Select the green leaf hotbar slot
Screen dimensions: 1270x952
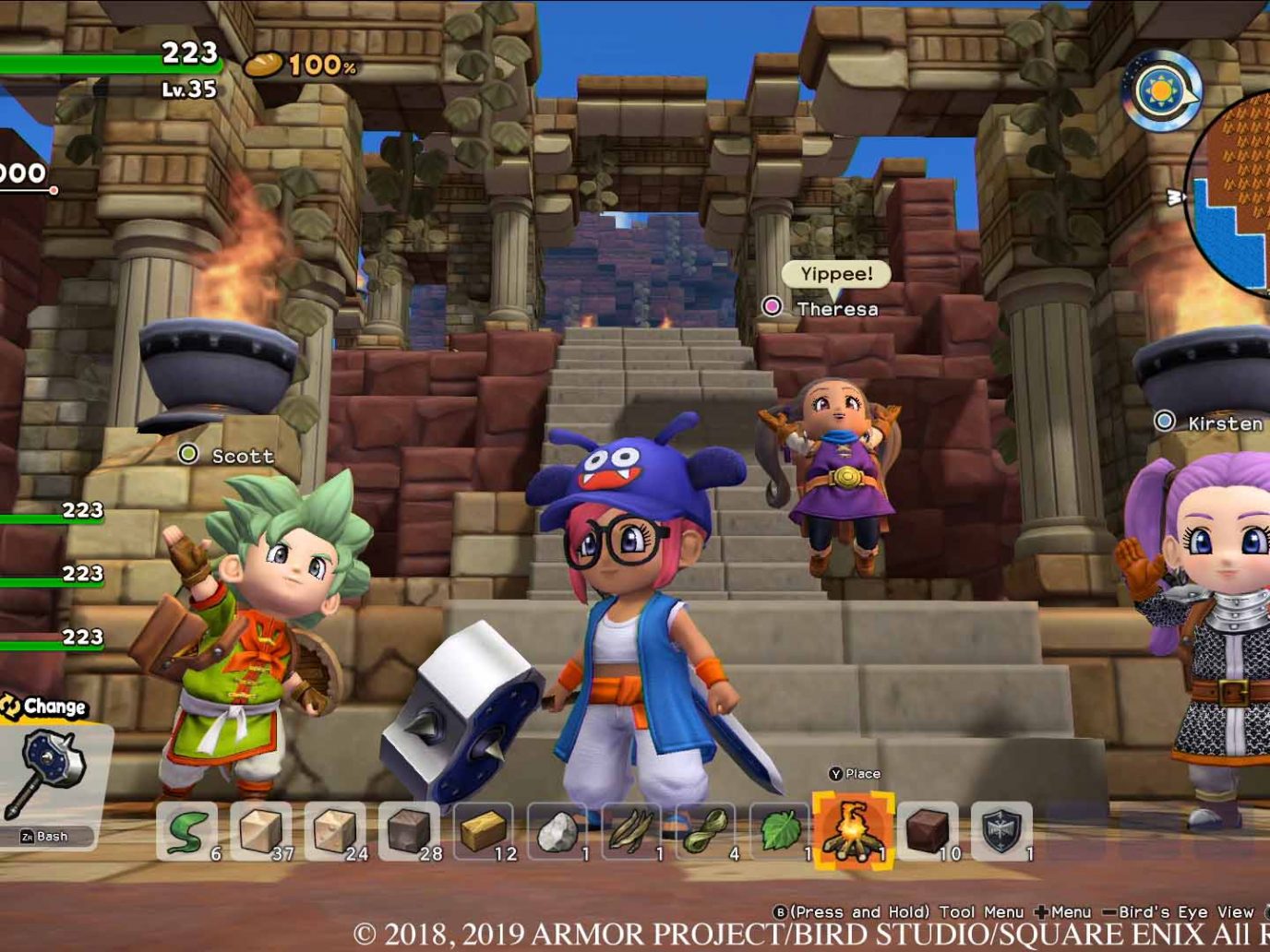tap(780, 831)
